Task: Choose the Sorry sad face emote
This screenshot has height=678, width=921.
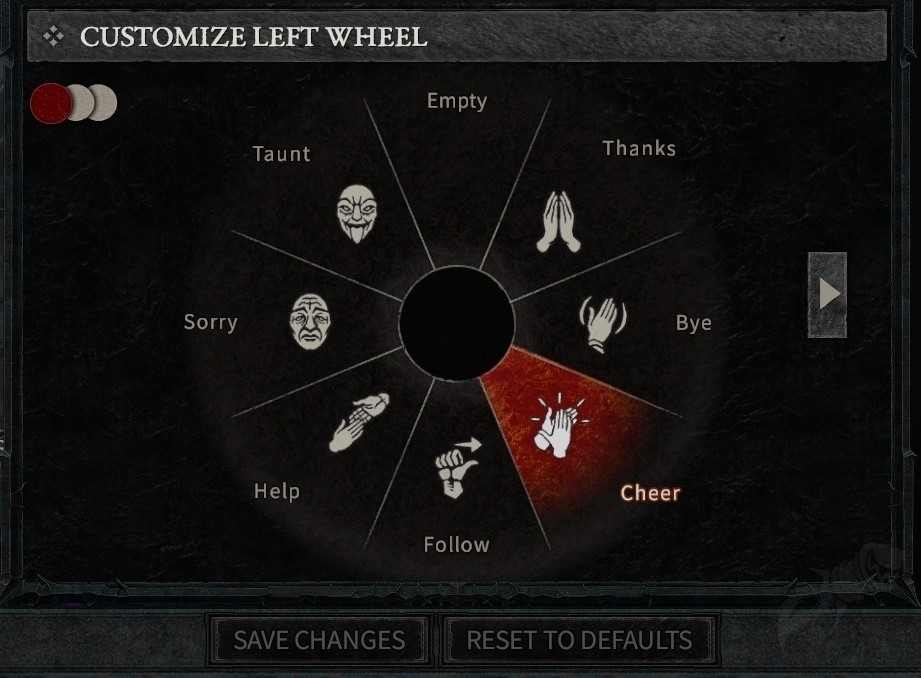Action: coord(310,321)
